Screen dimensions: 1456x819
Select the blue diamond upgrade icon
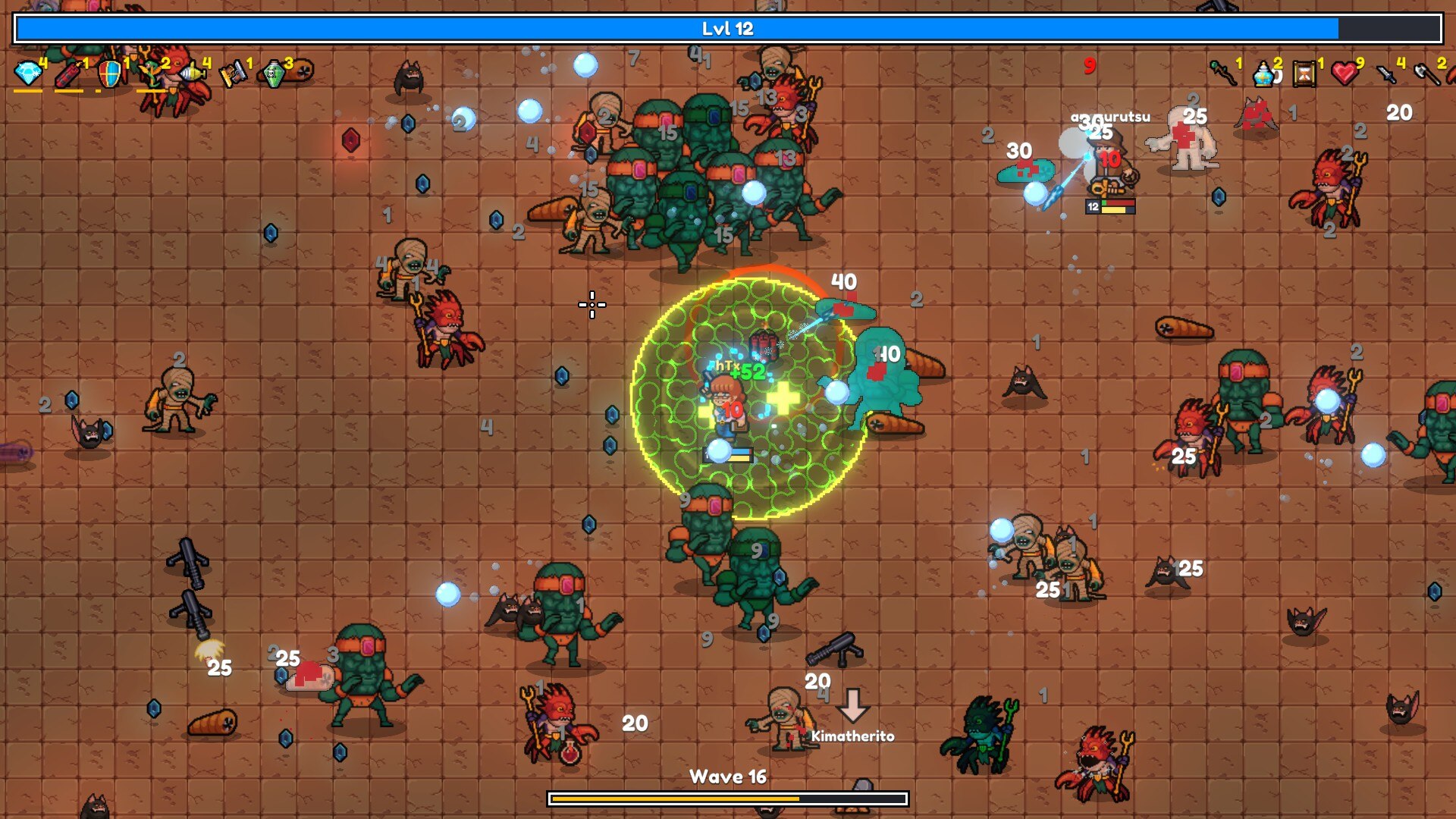29,74
